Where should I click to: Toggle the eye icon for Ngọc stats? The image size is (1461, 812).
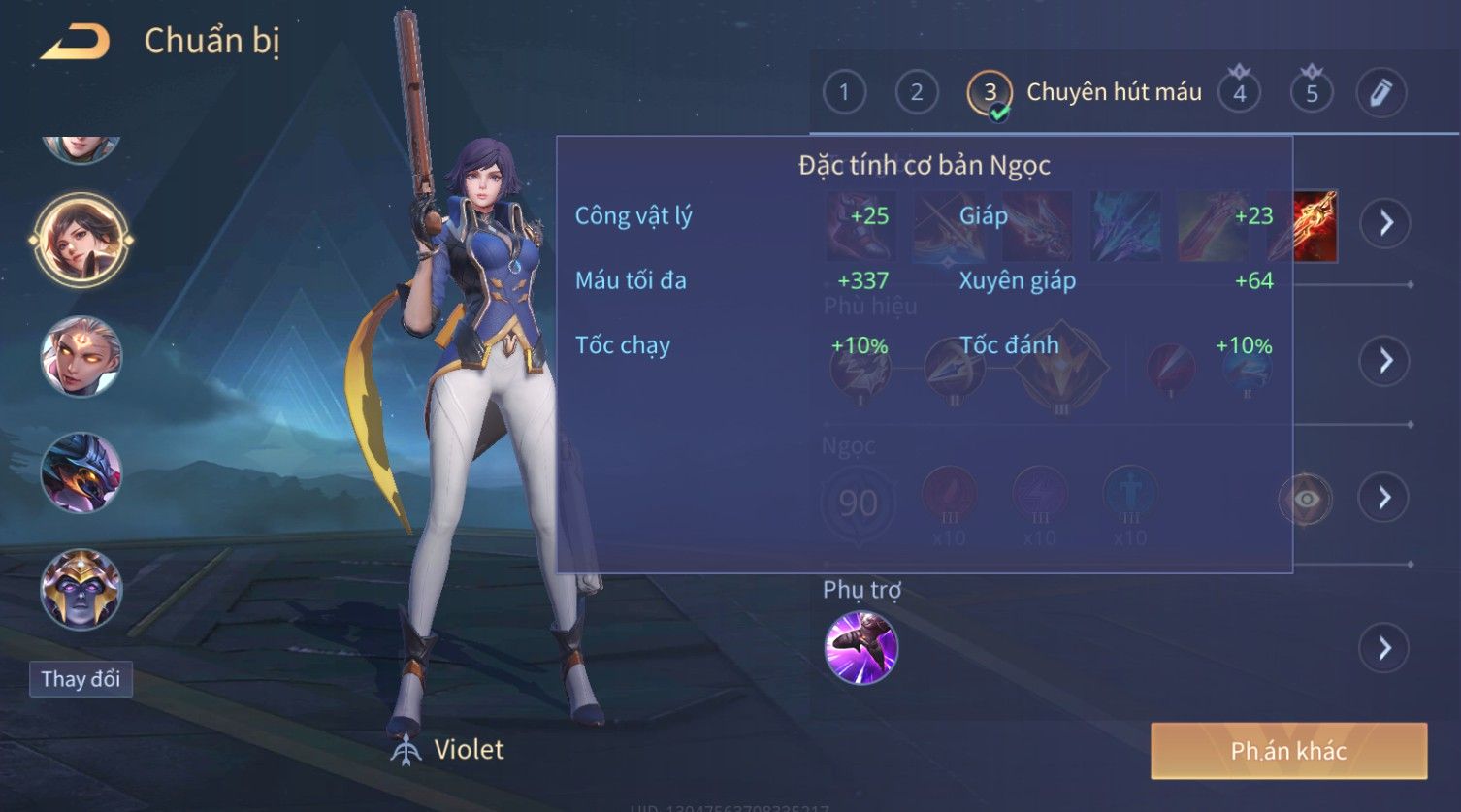tap(1306, 499)
